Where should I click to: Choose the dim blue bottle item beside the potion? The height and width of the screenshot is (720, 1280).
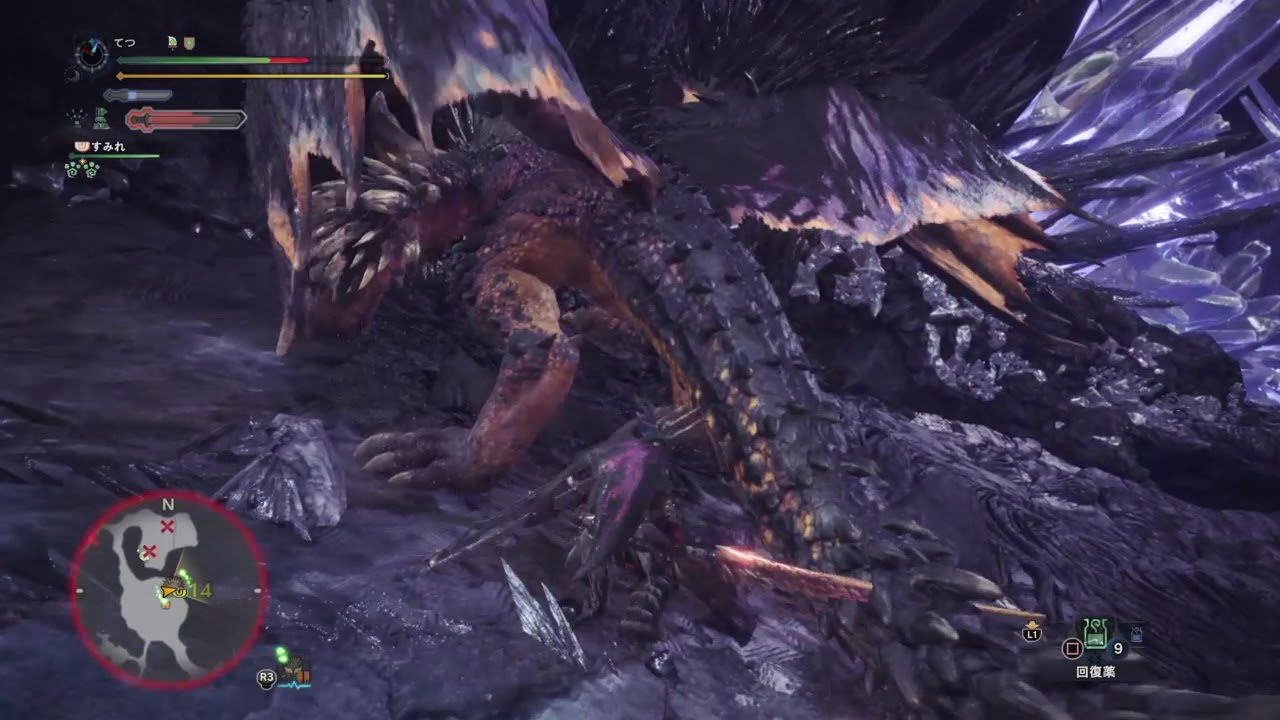coord(1137,633)
